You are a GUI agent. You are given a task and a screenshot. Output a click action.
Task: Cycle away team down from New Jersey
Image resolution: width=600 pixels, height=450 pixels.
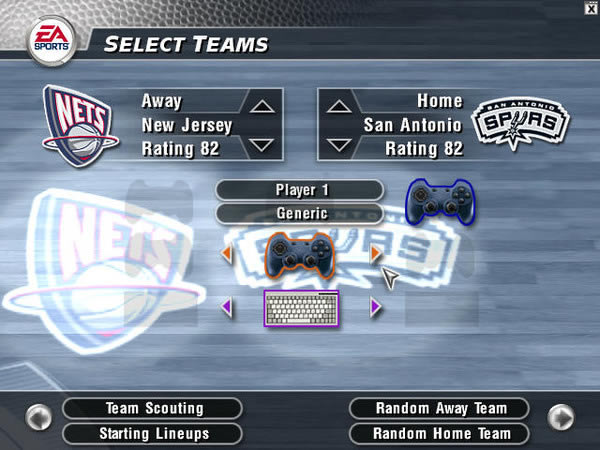pos(260,144)
